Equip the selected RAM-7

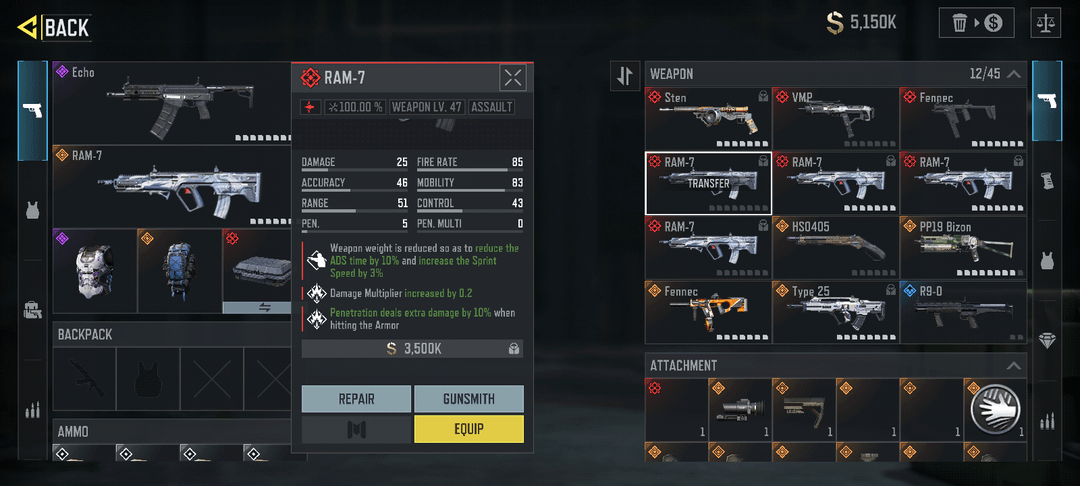point(468,429)
